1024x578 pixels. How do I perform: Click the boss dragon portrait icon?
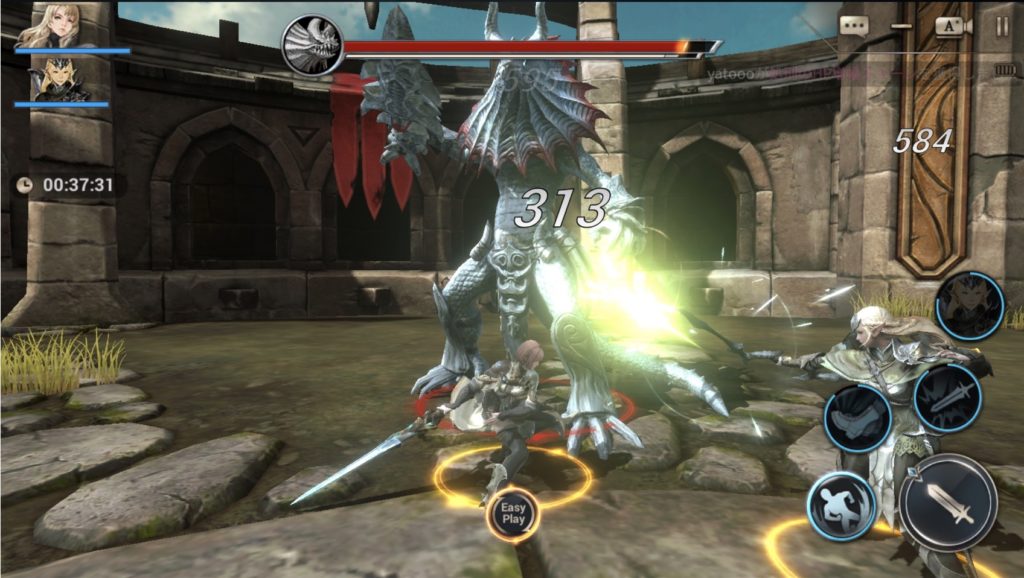pos(312,46)
